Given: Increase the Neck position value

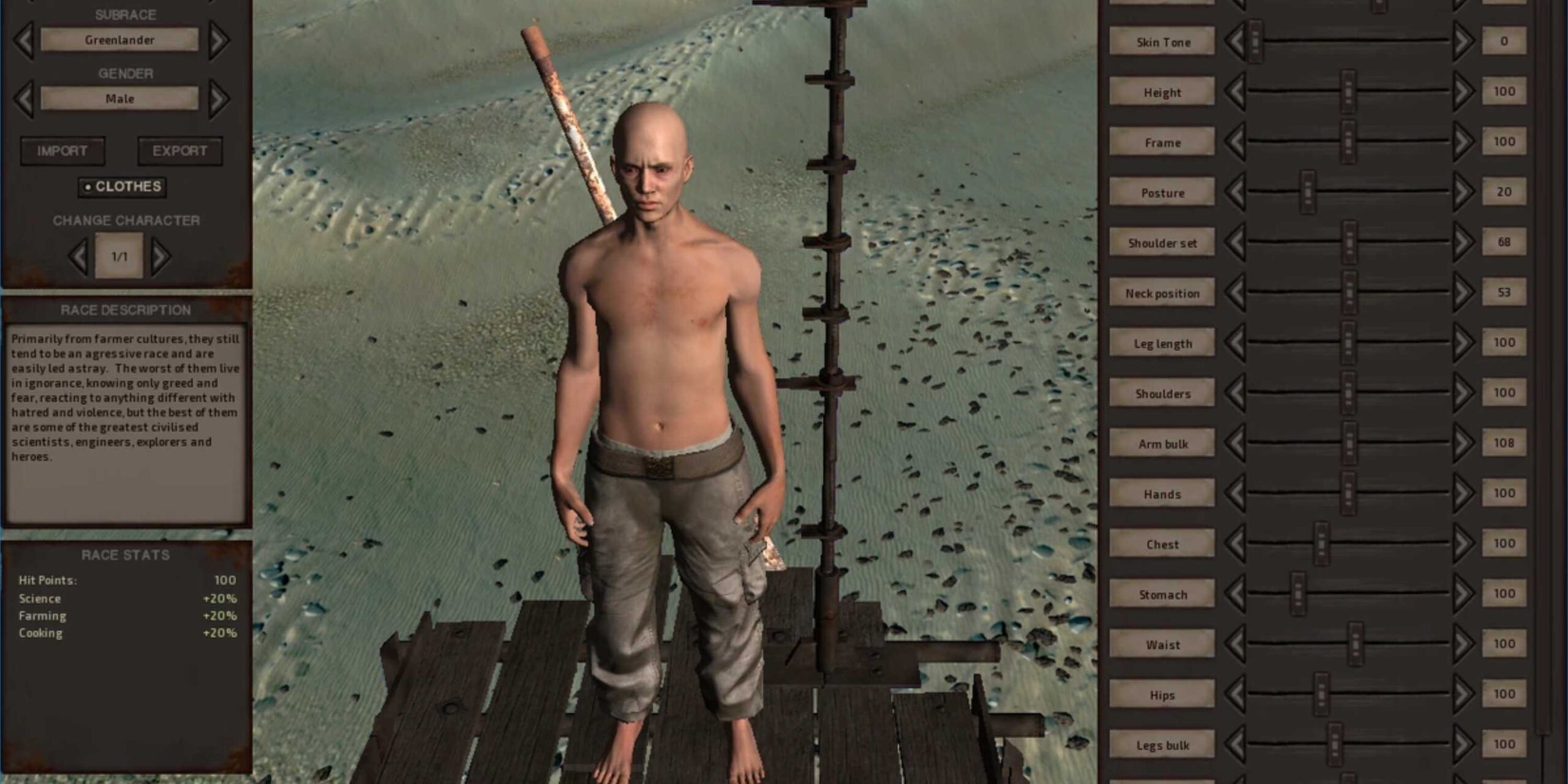Looking at the screenshot, I should 1464,293.
